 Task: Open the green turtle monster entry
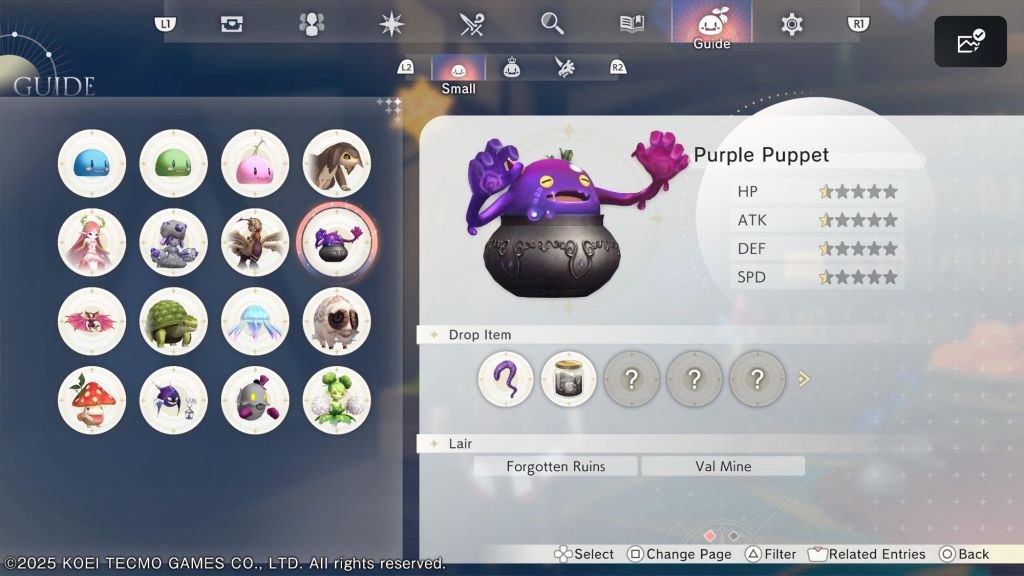pos(173,321)
